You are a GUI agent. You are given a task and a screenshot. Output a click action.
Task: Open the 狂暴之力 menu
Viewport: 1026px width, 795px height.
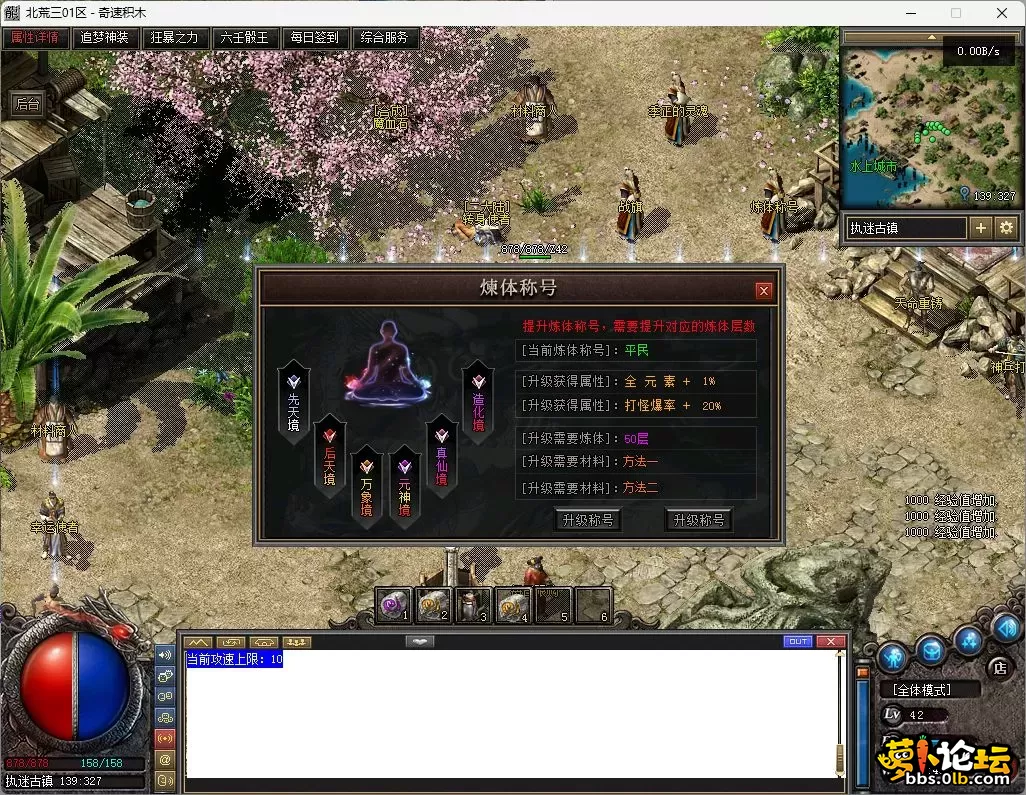pyautogui.click(x=175, y=38)
